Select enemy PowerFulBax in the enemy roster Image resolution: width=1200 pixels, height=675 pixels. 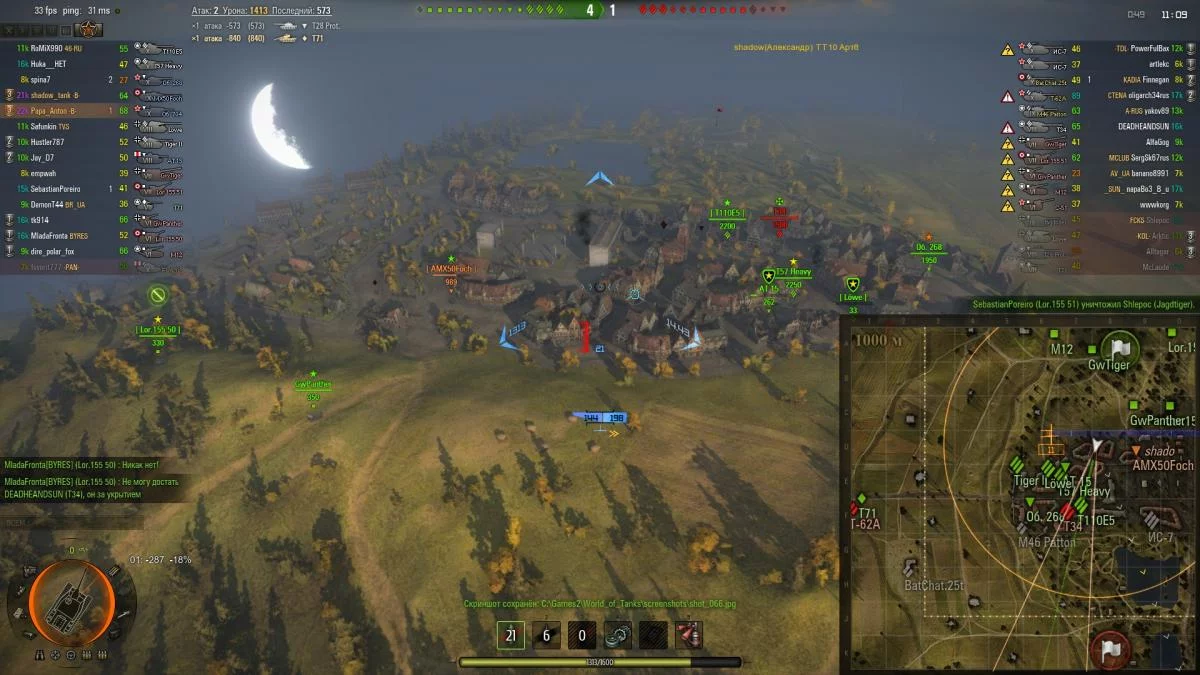click(1143, 48)
